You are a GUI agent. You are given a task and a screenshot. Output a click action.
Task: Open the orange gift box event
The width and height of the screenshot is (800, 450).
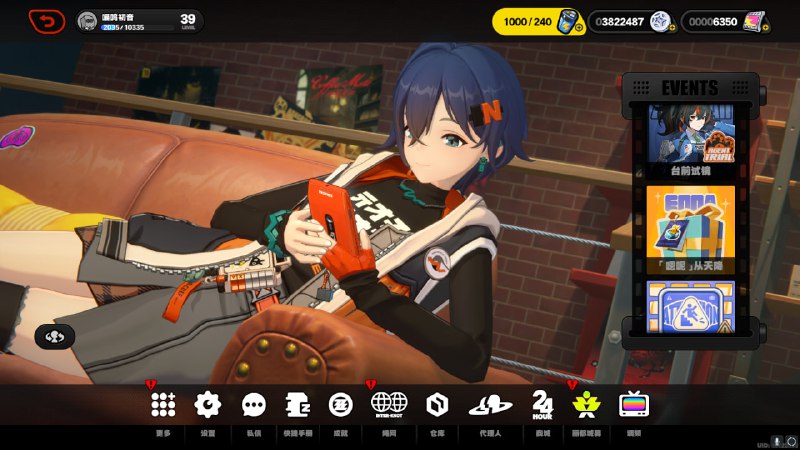pyautogui.click(x=689, y=228)
